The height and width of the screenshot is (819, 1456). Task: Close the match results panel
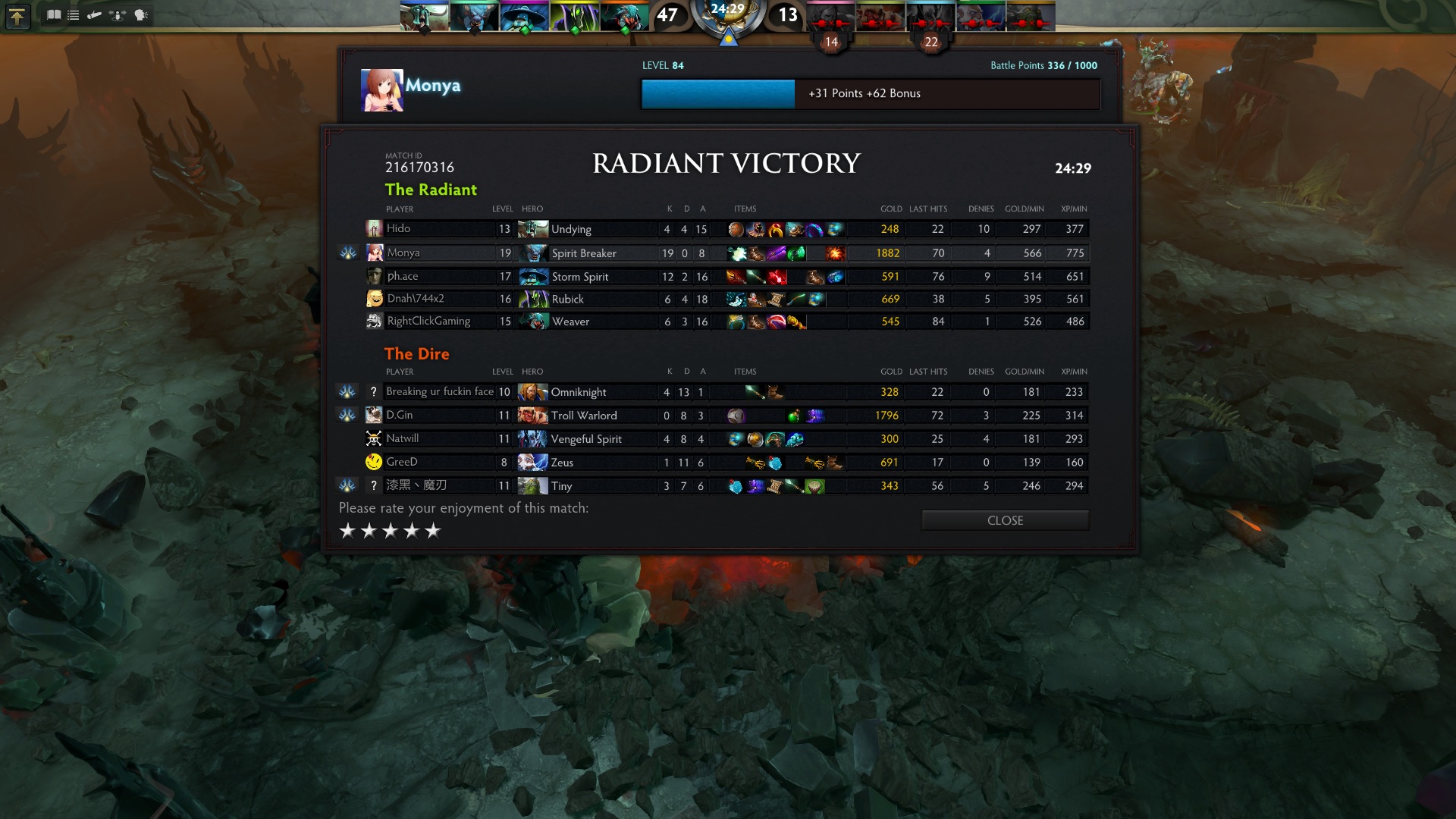(1005, 520)
